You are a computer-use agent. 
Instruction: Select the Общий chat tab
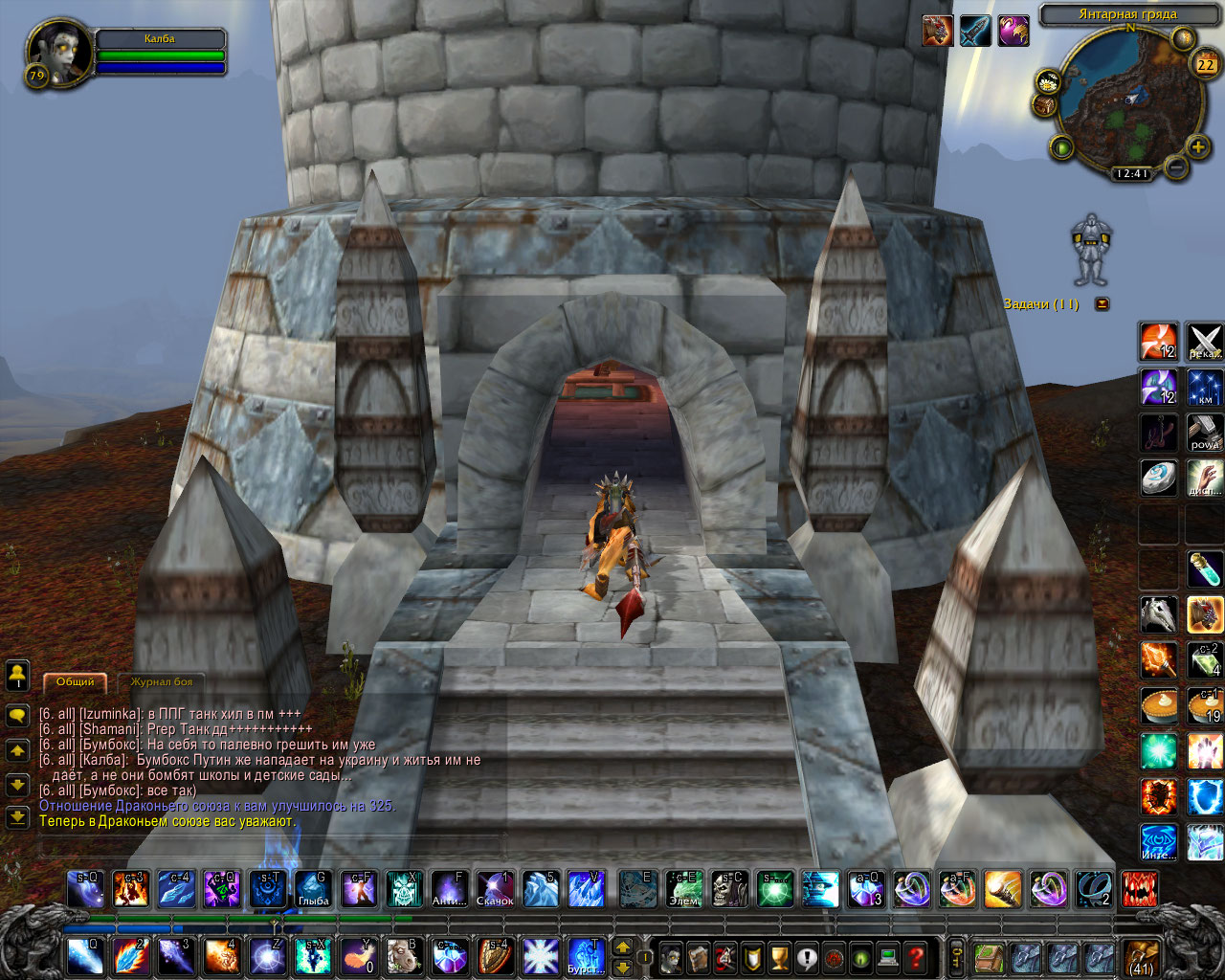pos(76,682)
